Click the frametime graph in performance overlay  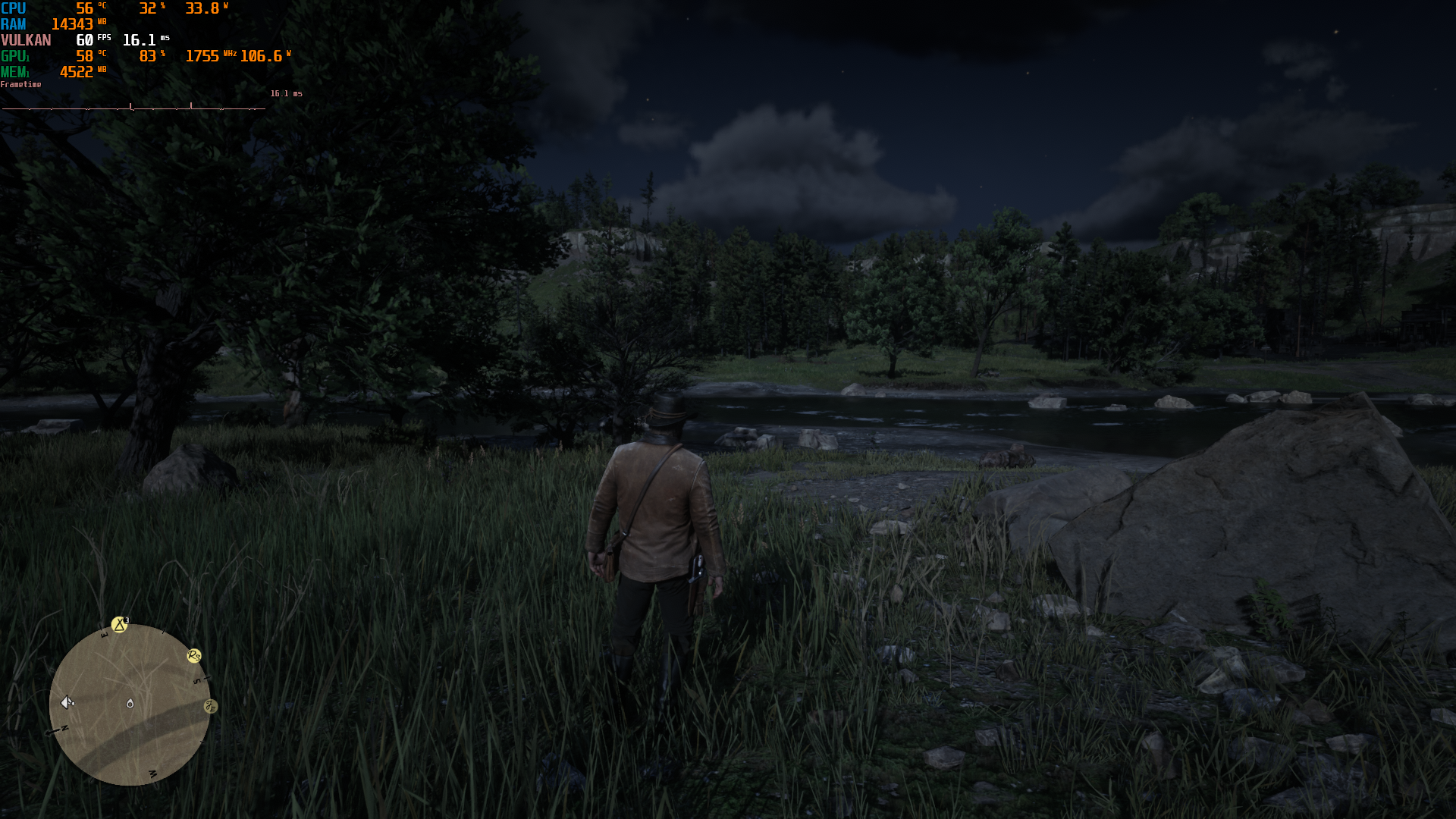tap(133, 107)
